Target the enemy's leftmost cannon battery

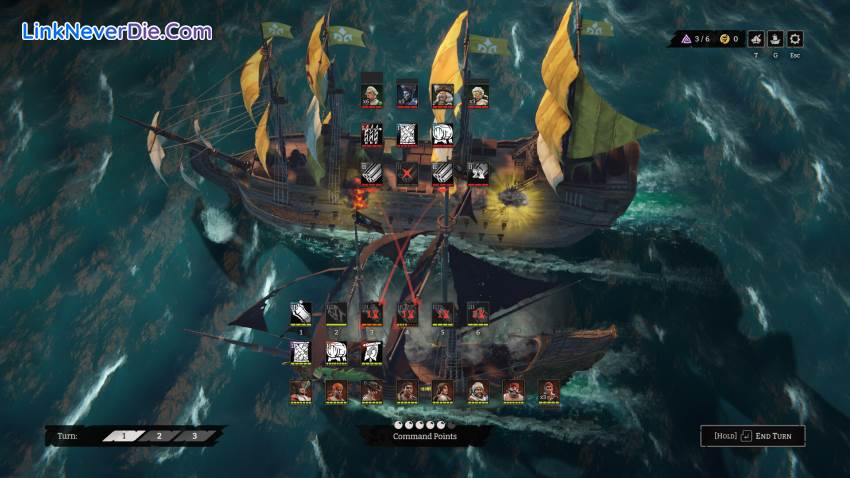point(371,173)
